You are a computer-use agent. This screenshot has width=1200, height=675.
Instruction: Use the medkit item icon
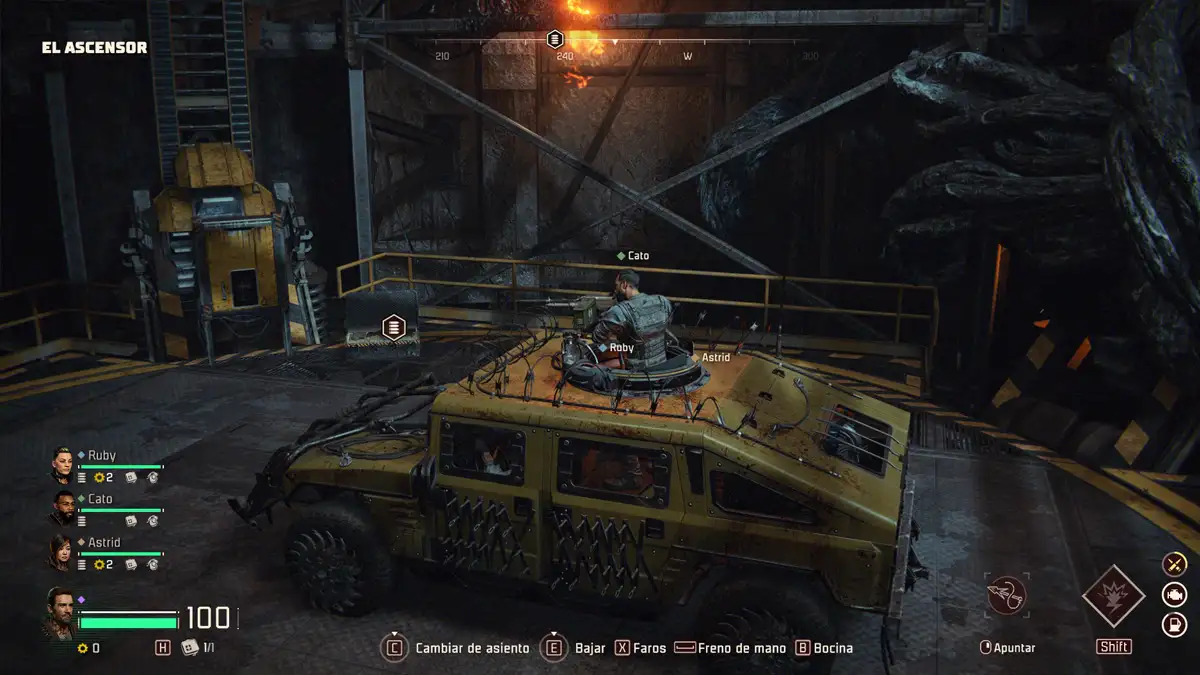pos(190,648)
